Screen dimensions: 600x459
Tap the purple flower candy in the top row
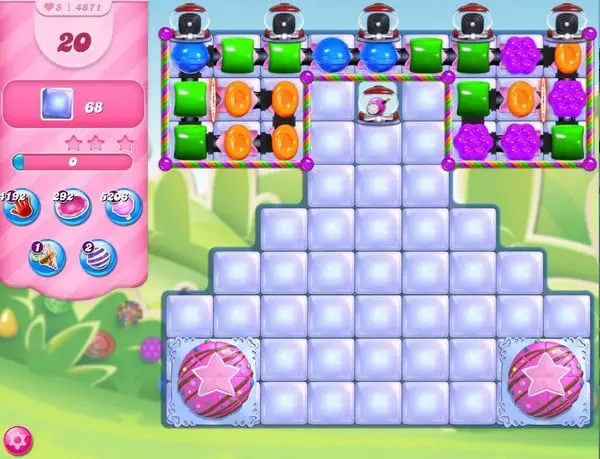tap(518, 56)
